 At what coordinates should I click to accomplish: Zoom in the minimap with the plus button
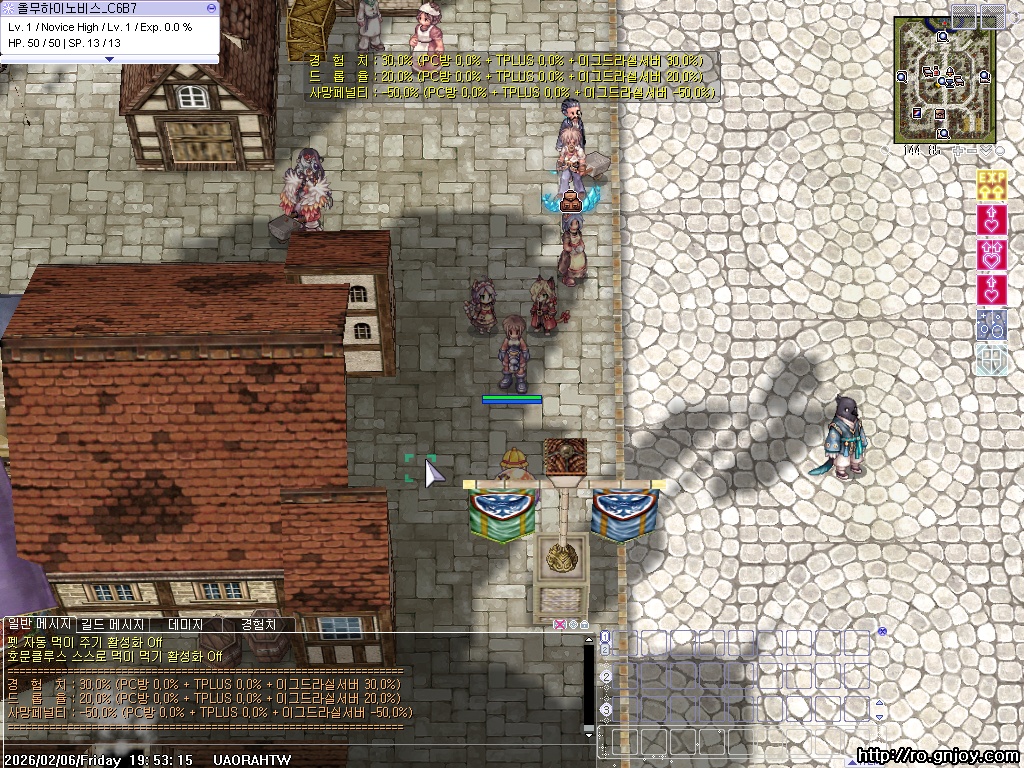coord(958,151)
